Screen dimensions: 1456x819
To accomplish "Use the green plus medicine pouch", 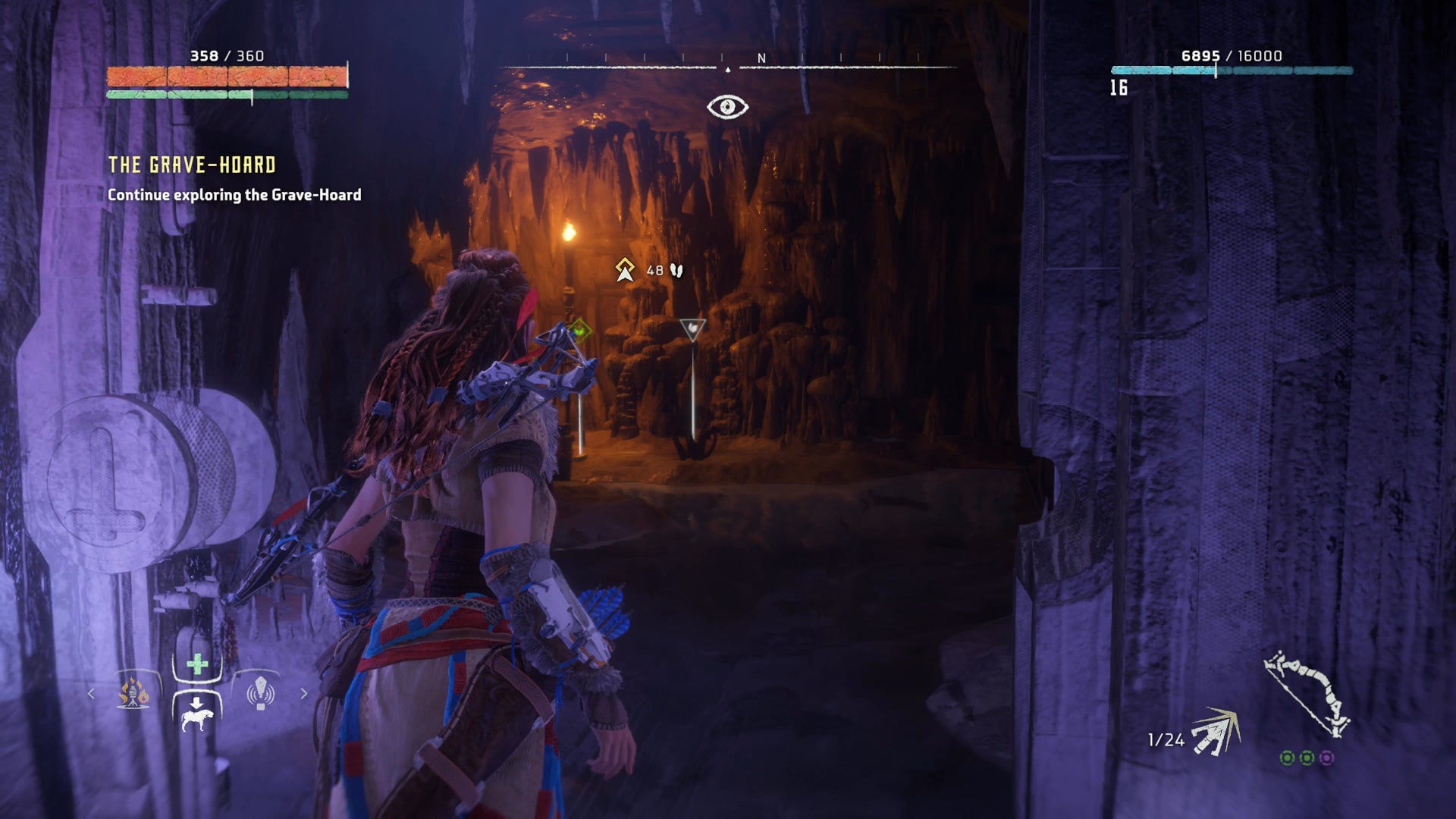I will click(x=197, y=665).
